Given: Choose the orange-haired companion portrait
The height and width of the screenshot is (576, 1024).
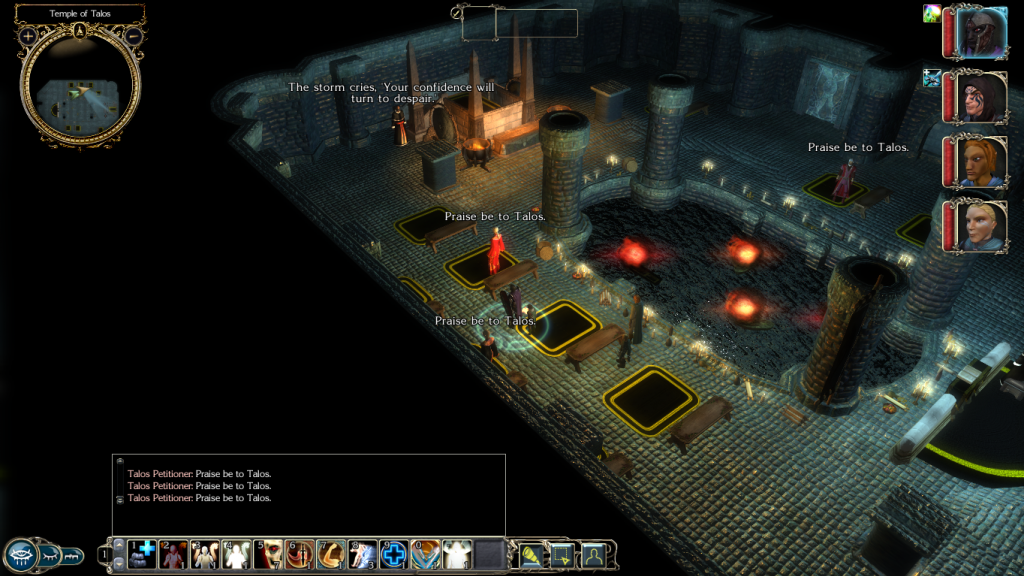Looking at the screenshot, I should (980, 162).
